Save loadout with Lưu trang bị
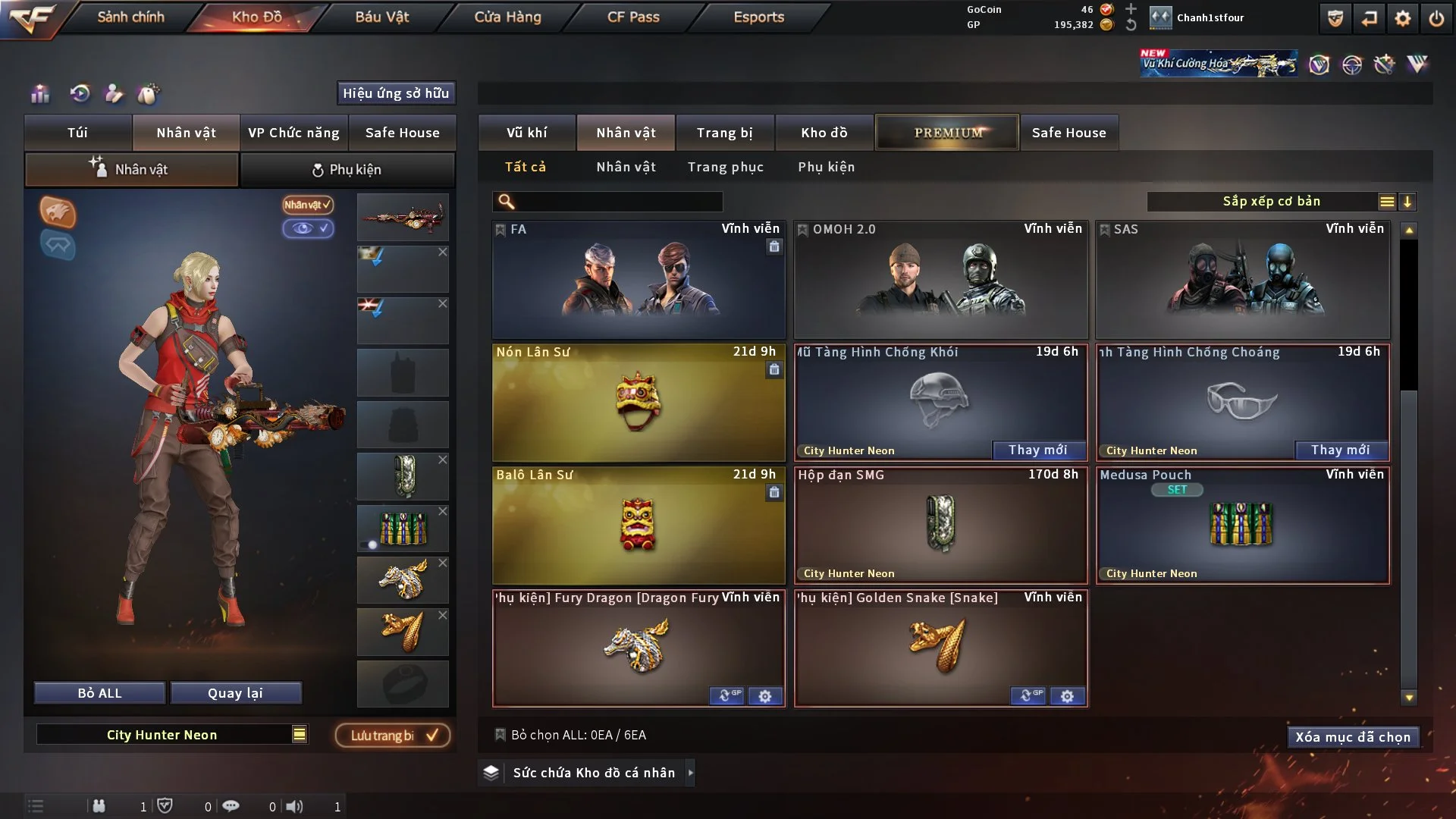The height and width of the screenshot is (819, 1456). [392, 736]
